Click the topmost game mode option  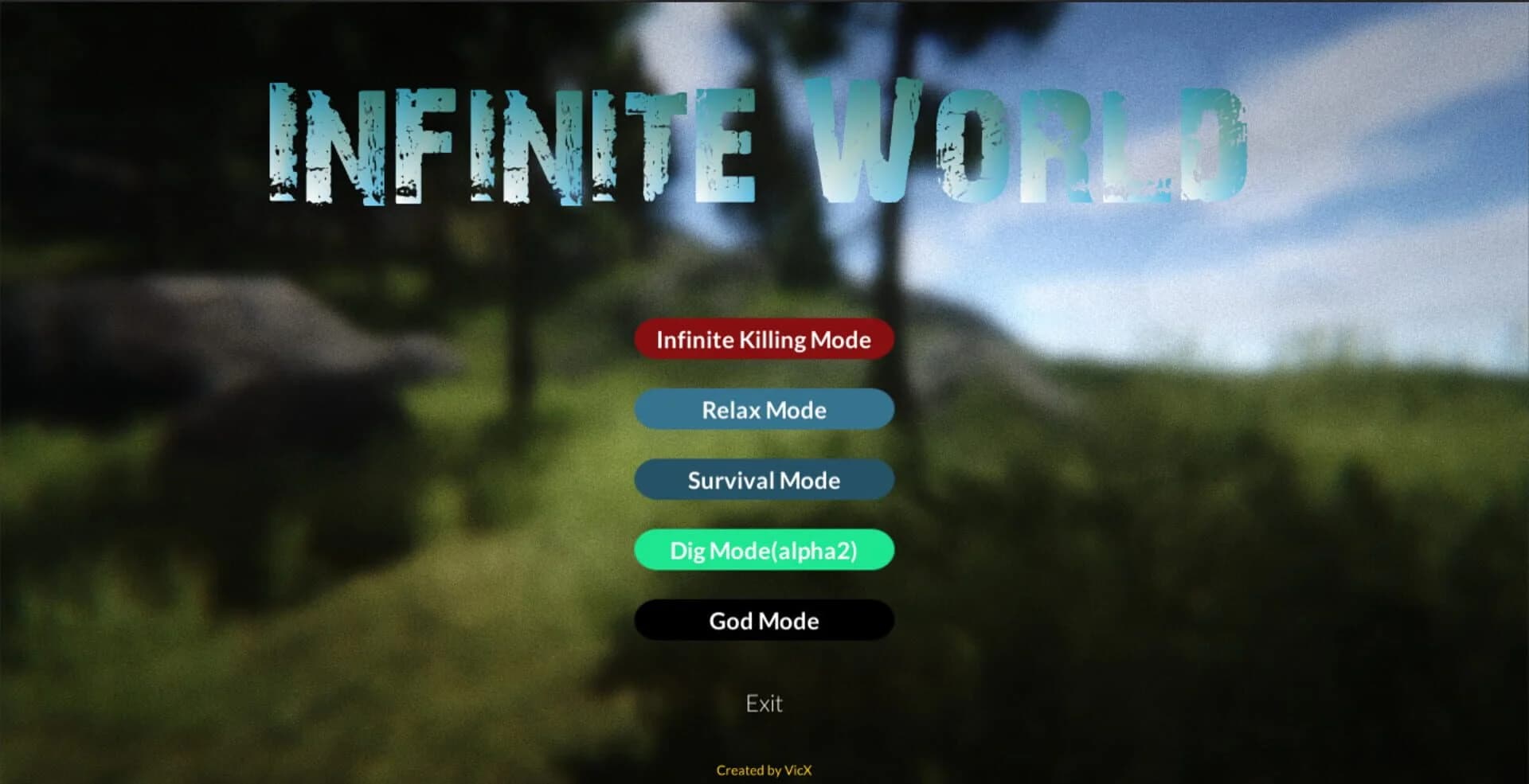click(x=763, y=340)
